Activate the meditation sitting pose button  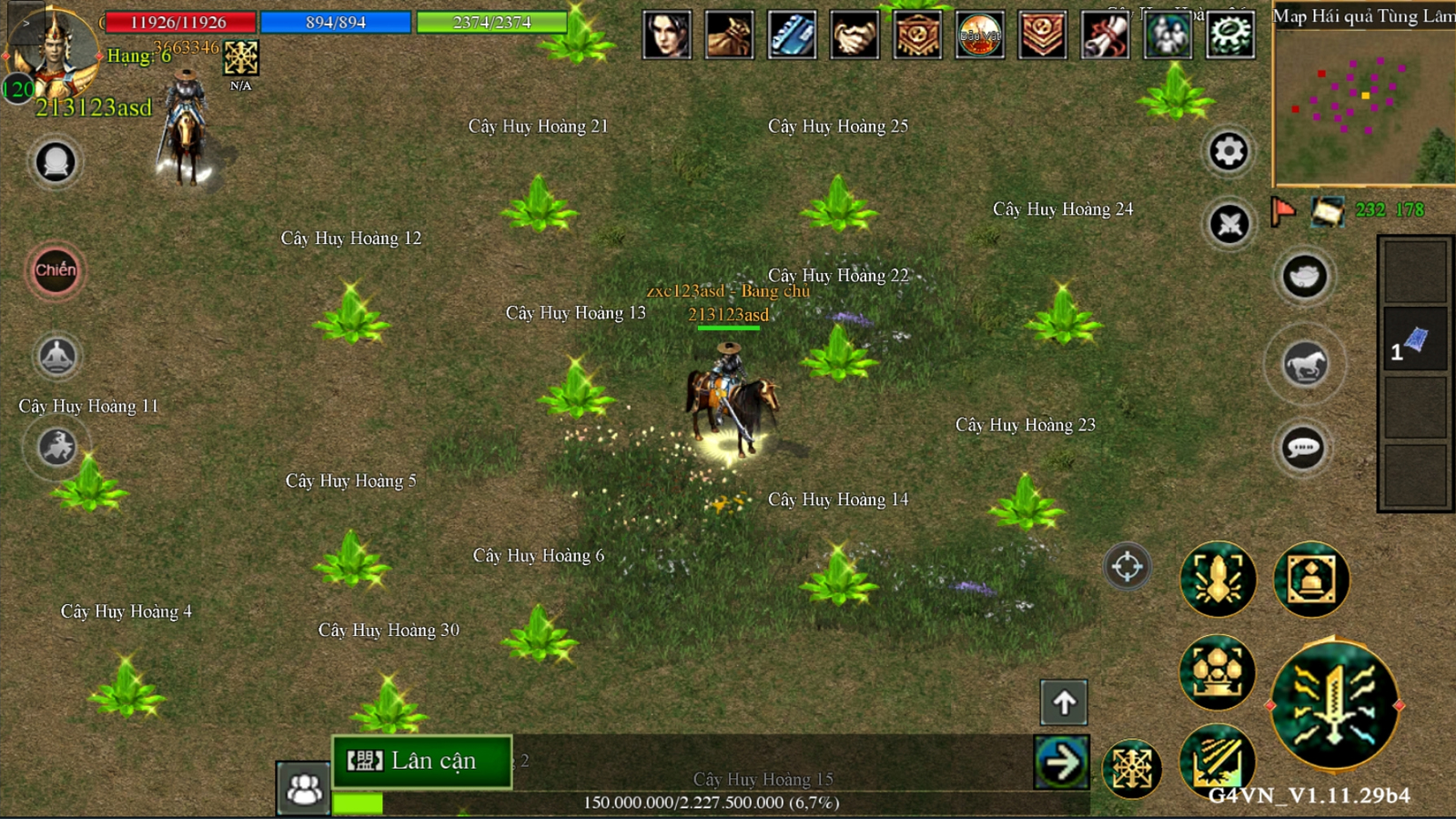pos(56,356)
